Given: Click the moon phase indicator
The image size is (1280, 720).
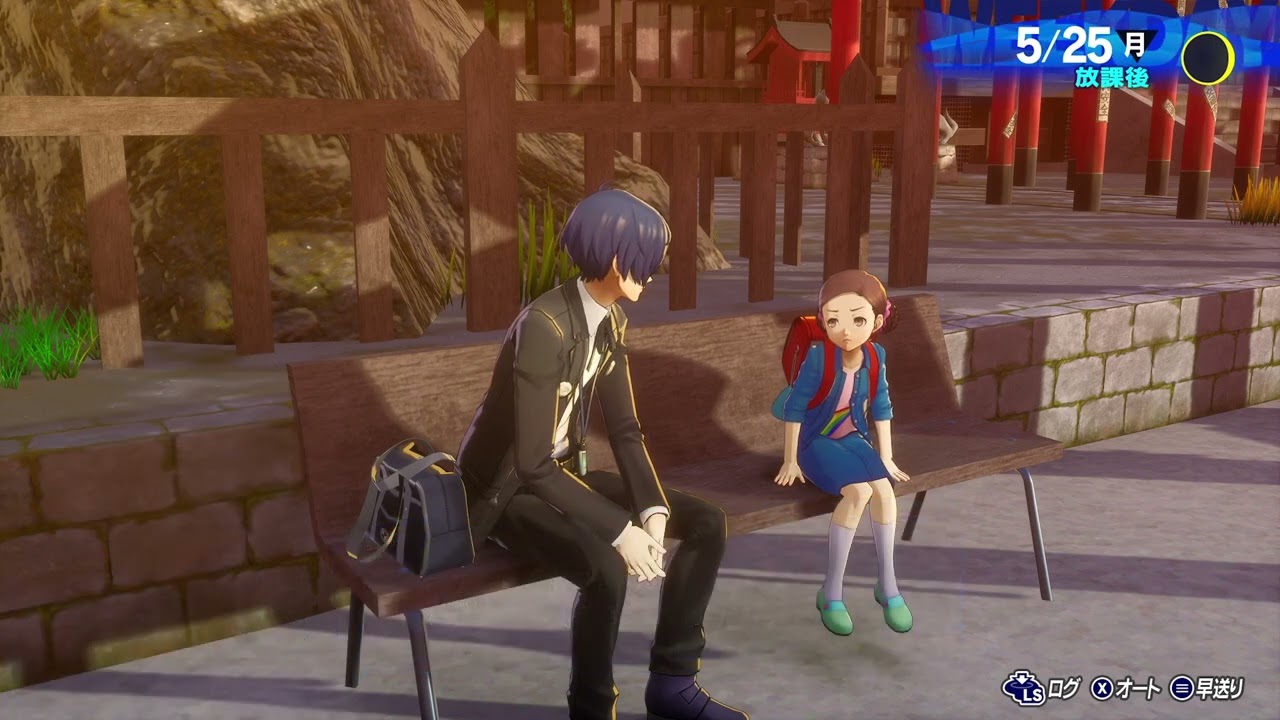Looking at the screenshot, I should click(x=1207, y=57).
